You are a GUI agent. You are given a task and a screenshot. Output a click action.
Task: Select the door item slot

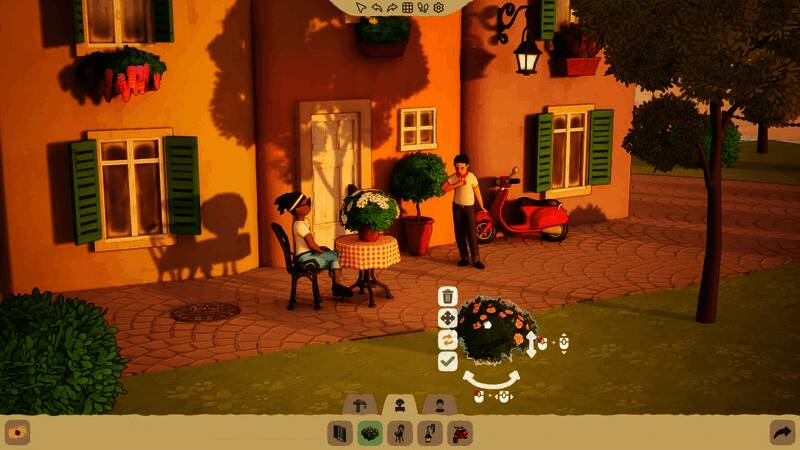coord(340,433)
